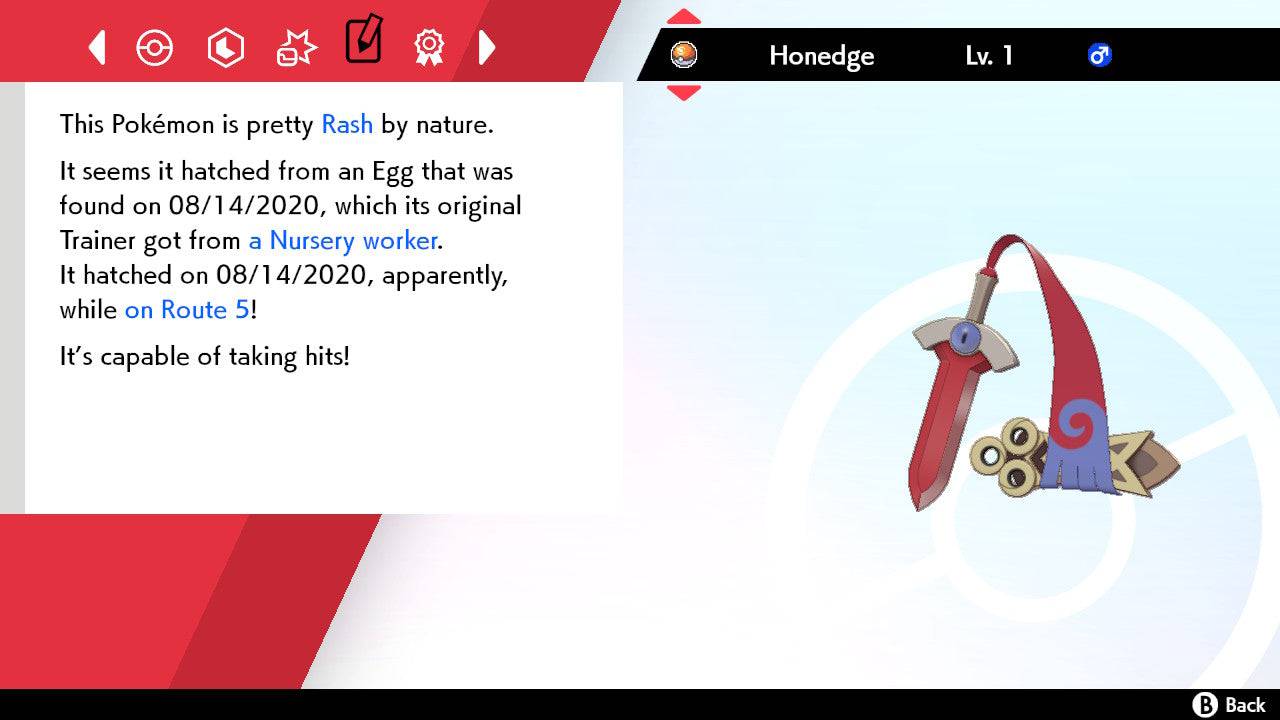Image resolution: width=1280 pixels, height=720 pixels.
Task: Open the battle moves page icon
Action: coord(296,45)
